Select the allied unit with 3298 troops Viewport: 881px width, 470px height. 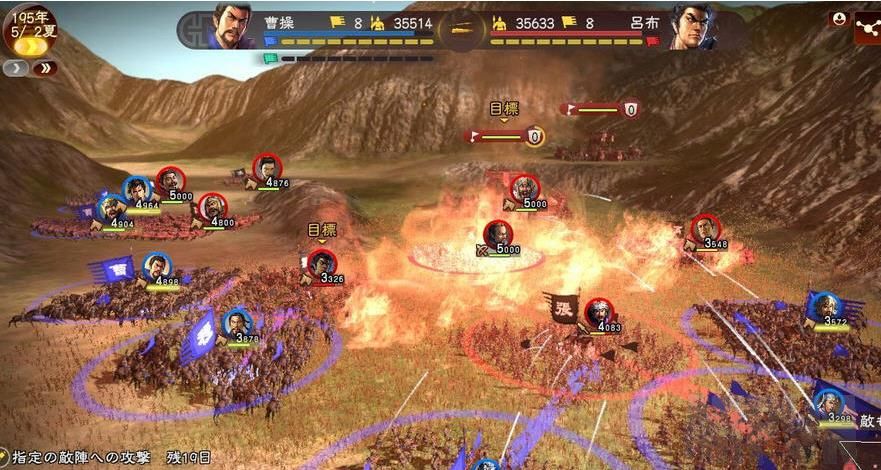(x=827, y=403)
